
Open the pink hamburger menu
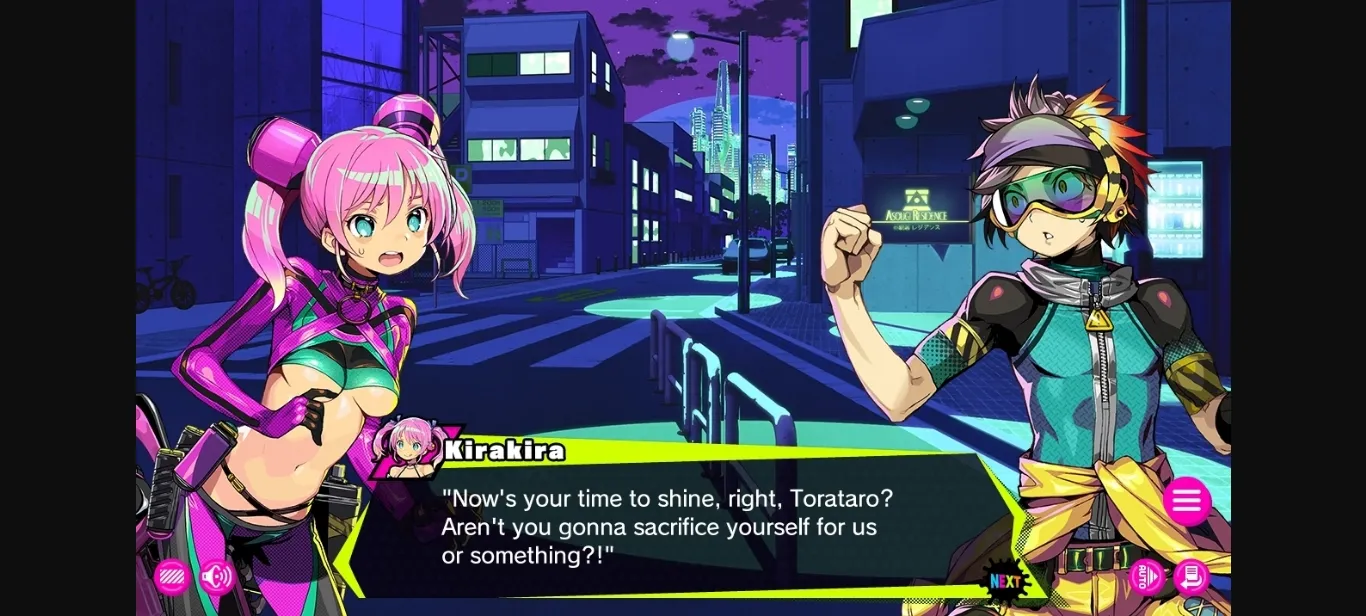tap(1186, 501)
